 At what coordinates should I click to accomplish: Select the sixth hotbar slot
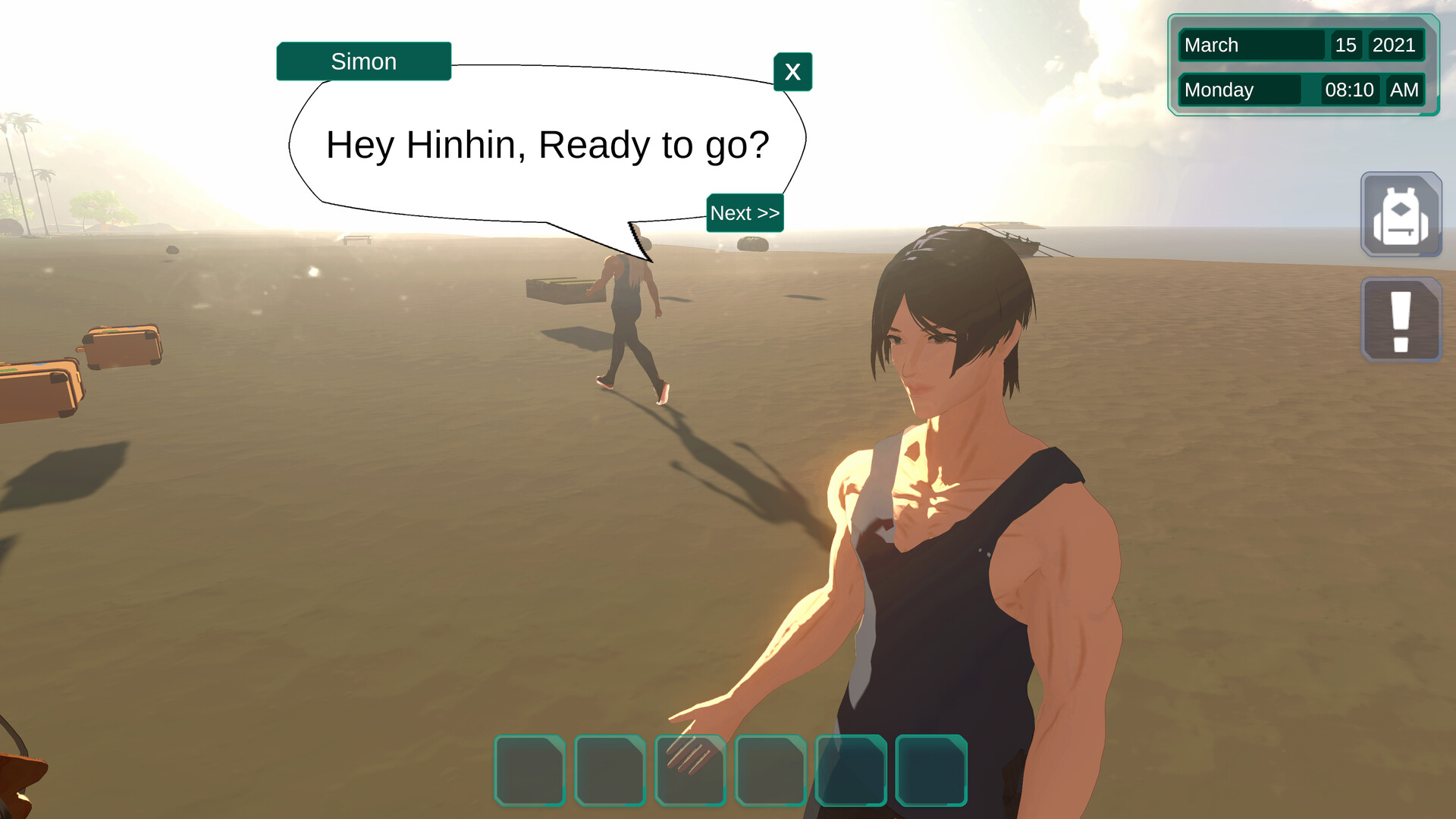[932, 770]
